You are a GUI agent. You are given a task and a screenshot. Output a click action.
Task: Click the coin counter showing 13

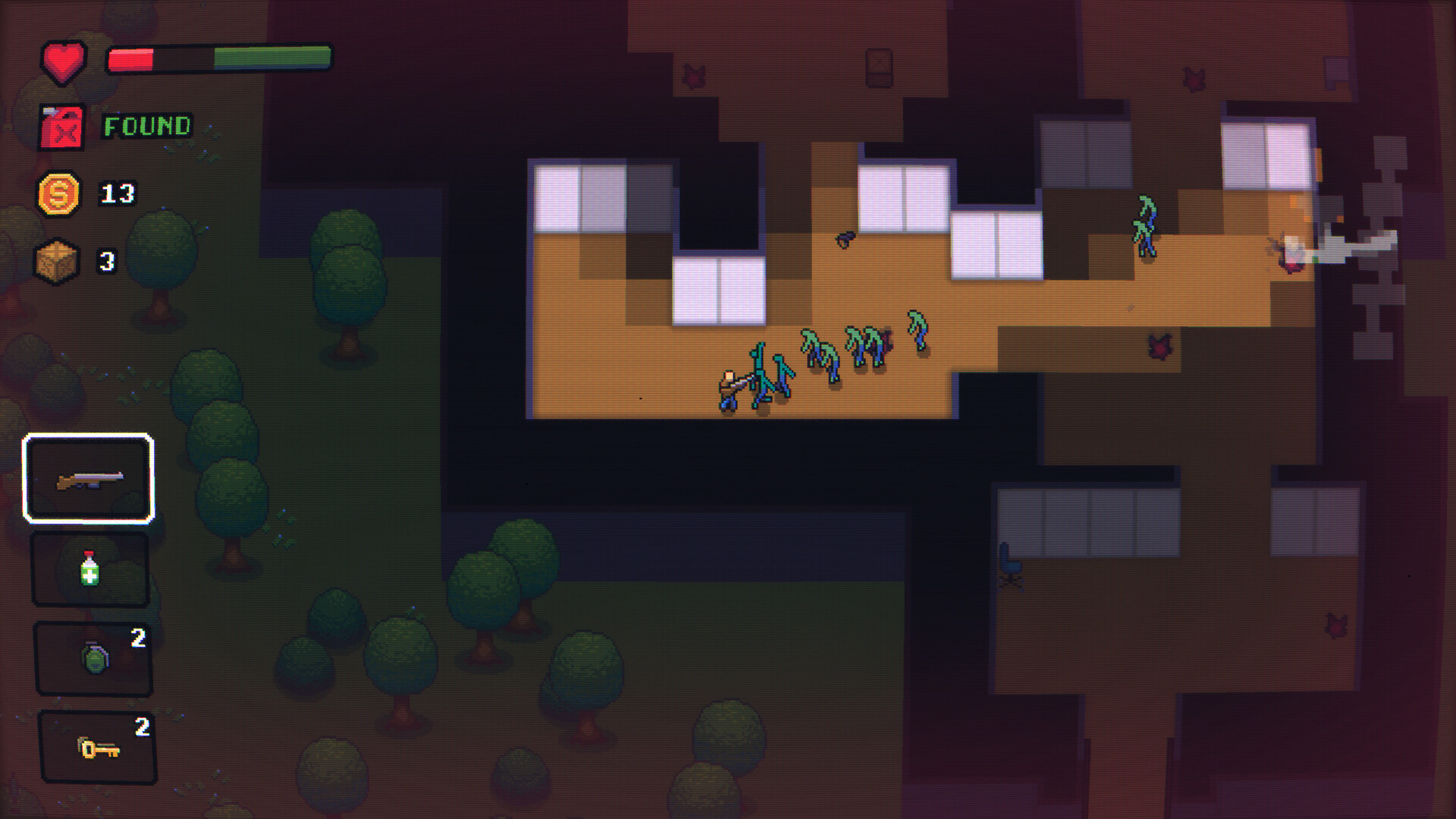(x=118, y=192)
